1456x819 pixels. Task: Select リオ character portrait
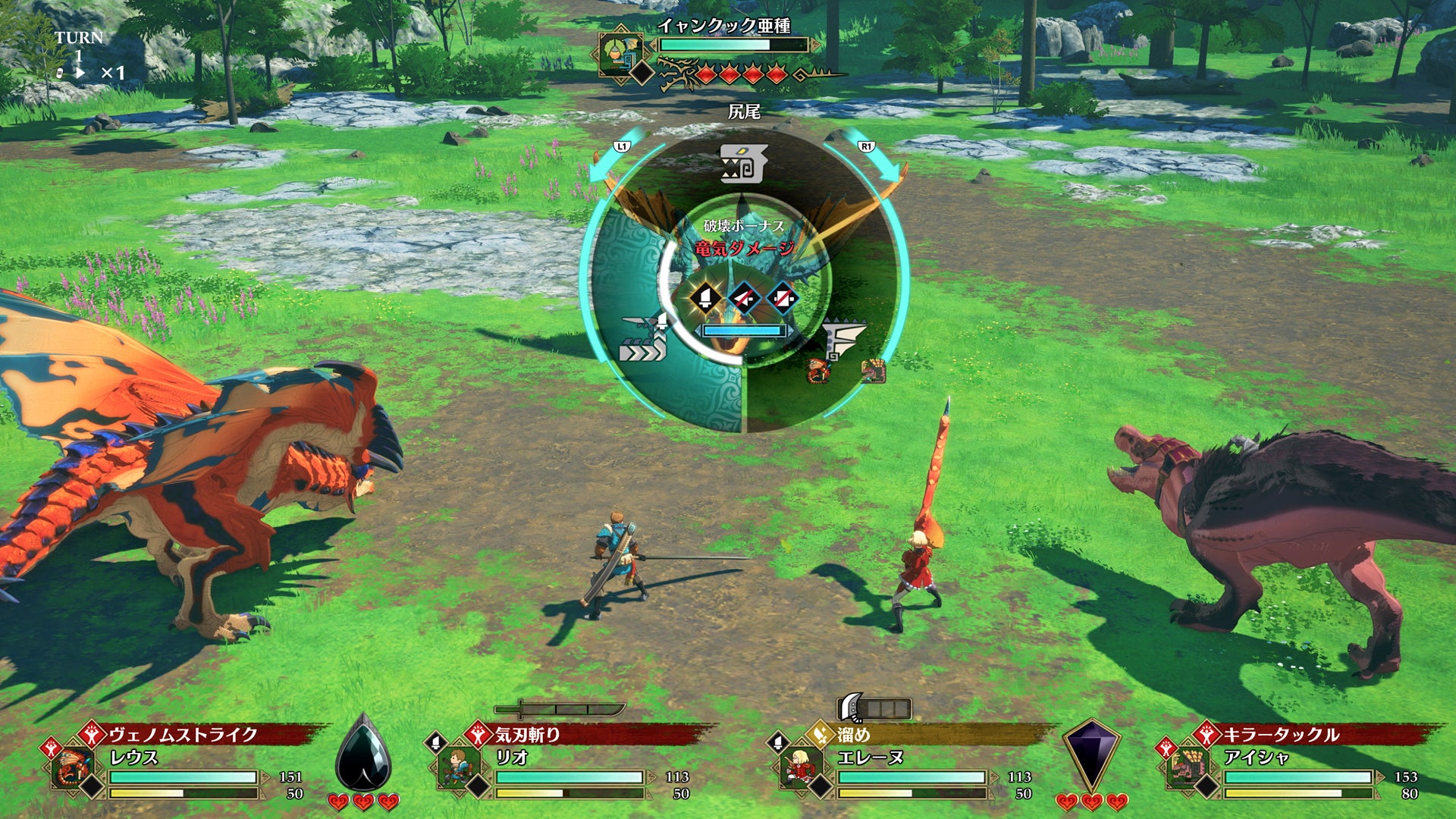click(x=457, y=767)
